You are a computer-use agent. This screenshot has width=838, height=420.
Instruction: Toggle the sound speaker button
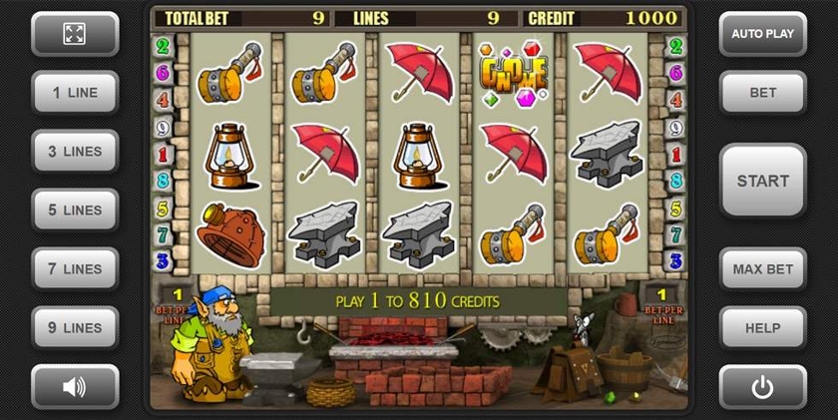coord(75,386)
